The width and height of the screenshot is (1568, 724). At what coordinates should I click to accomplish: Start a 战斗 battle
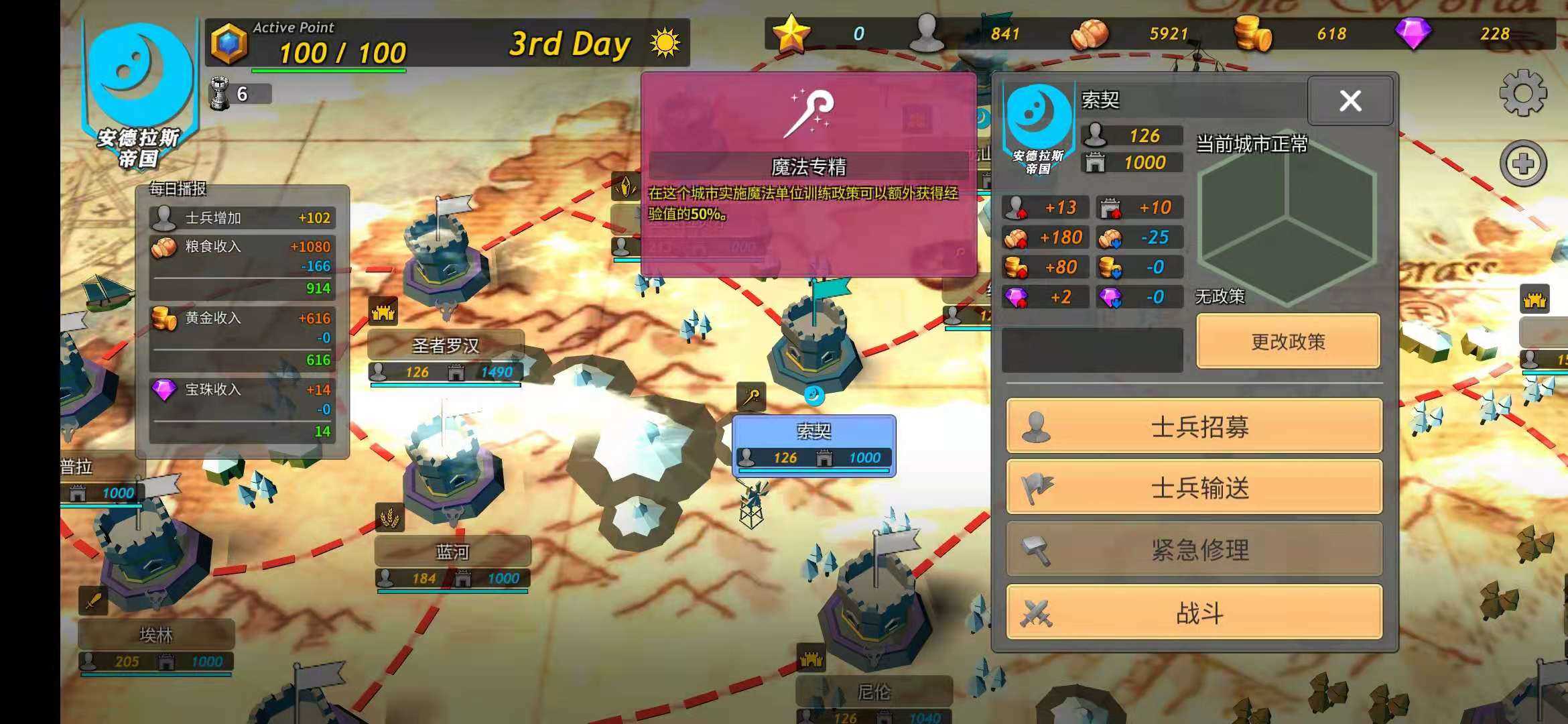pos(1194,613)
